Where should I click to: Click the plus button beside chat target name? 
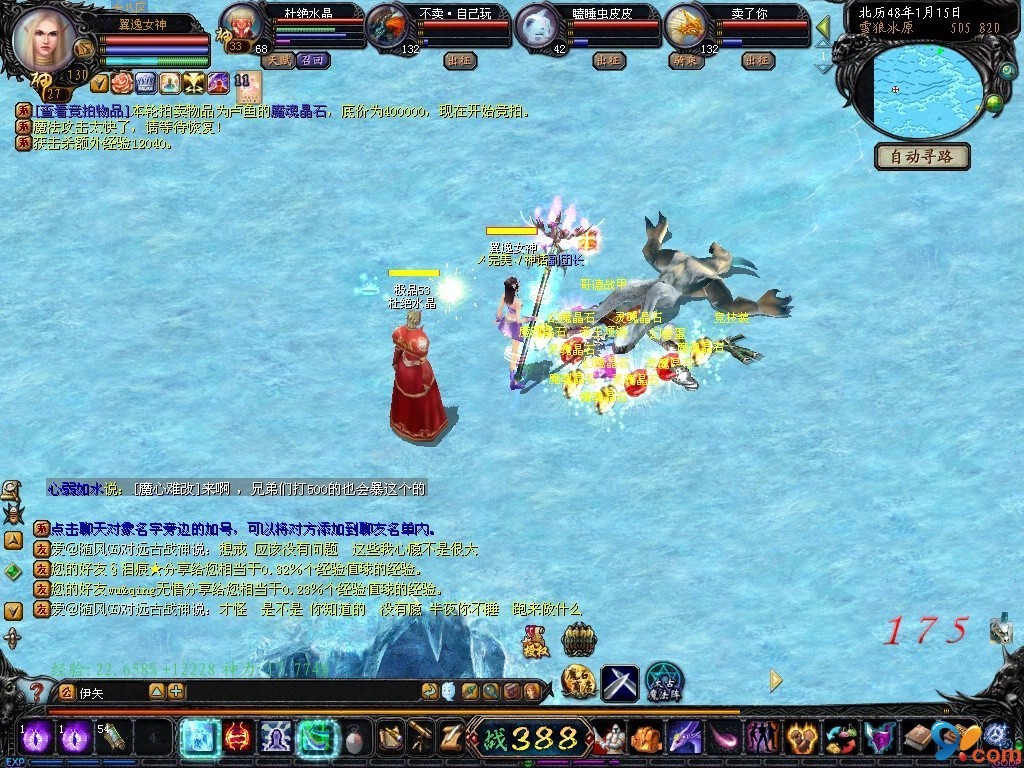pyautogui.click(x=176, y=691)
